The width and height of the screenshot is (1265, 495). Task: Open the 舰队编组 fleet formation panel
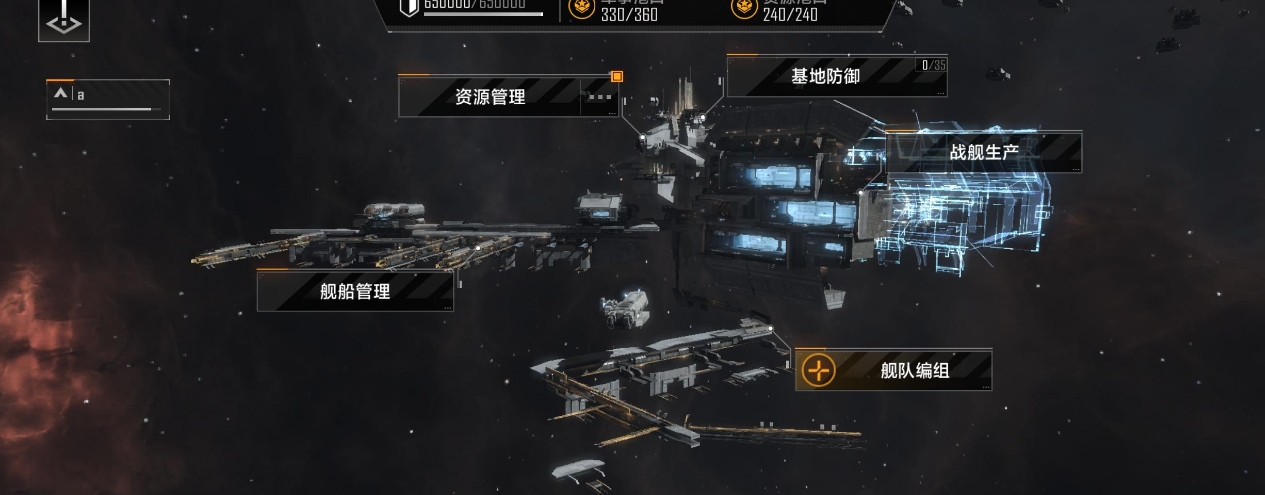pos(914,370)
